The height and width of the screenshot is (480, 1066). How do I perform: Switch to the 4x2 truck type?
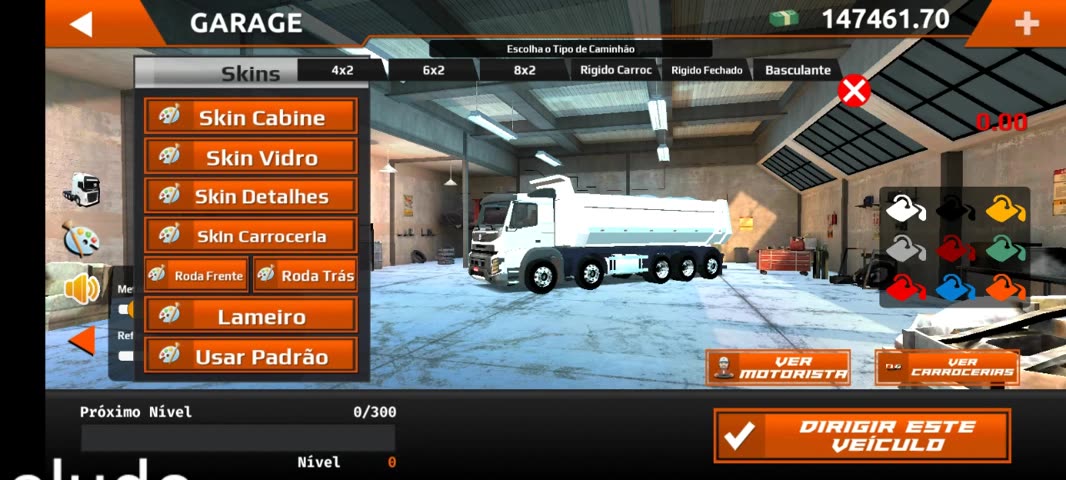343,70
